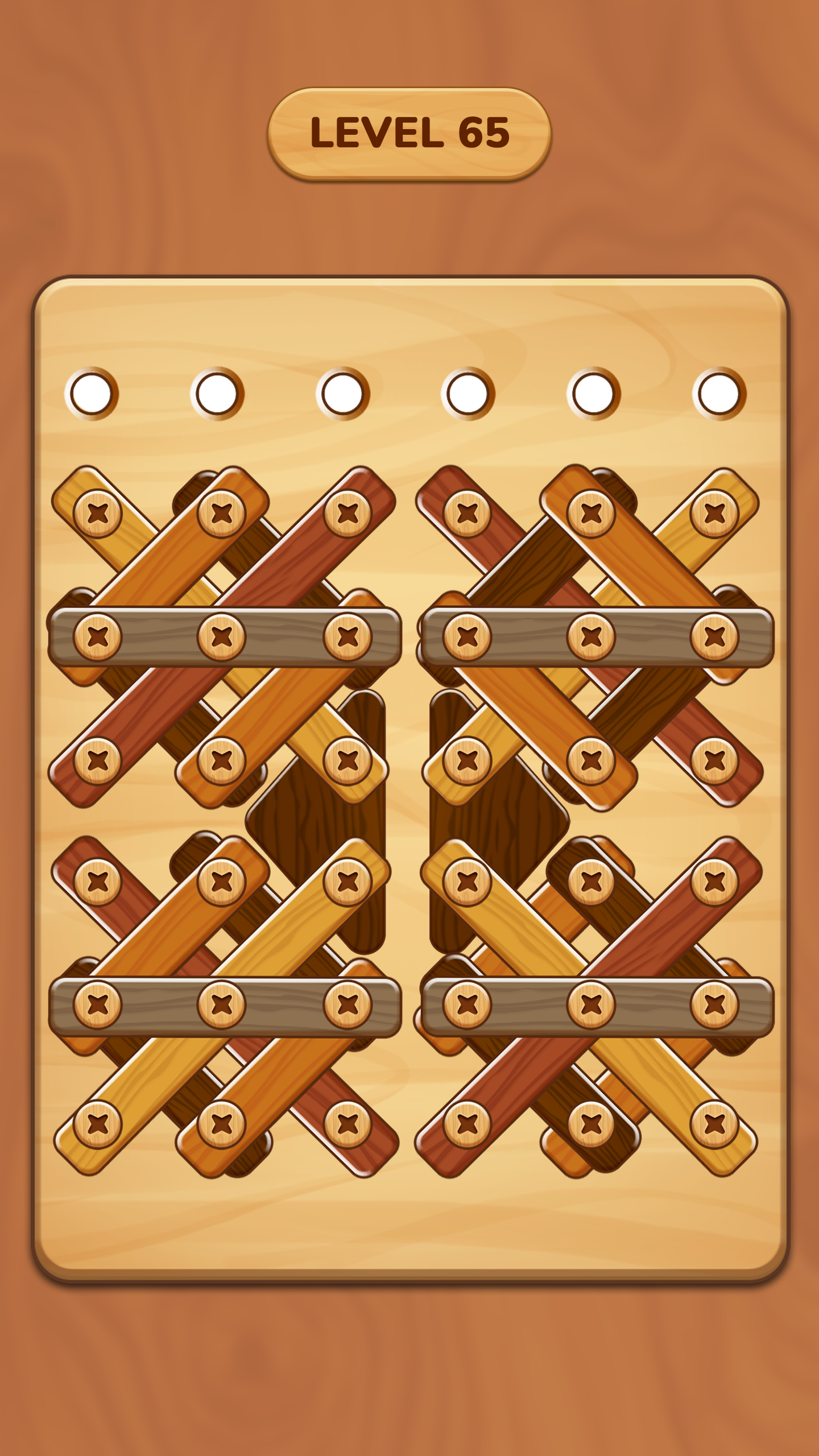Tap the wooden game board background

click(409, 1280)
